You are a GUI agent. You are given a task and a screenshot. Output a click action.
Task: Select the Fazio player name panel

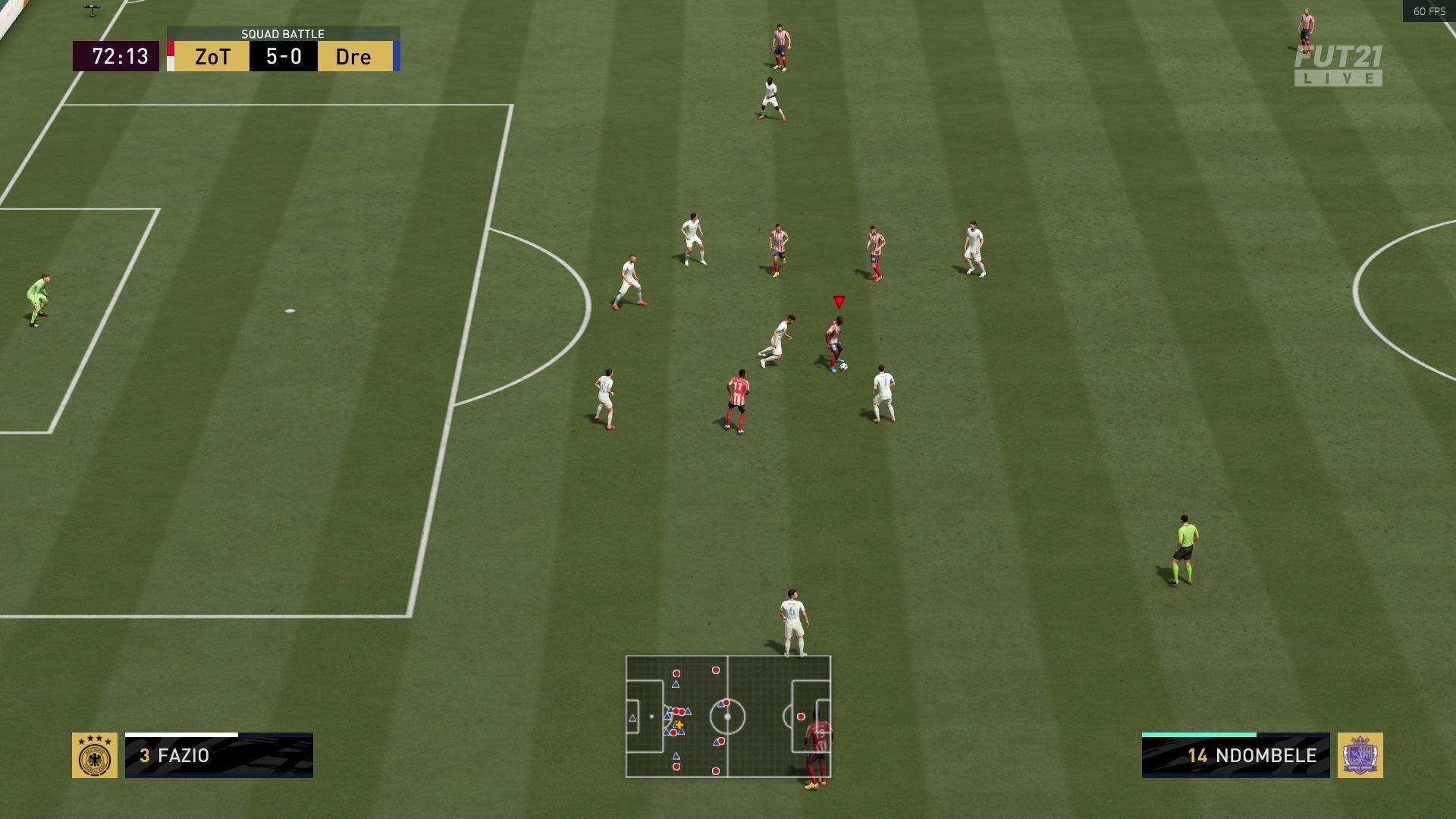tap(219, 755)
